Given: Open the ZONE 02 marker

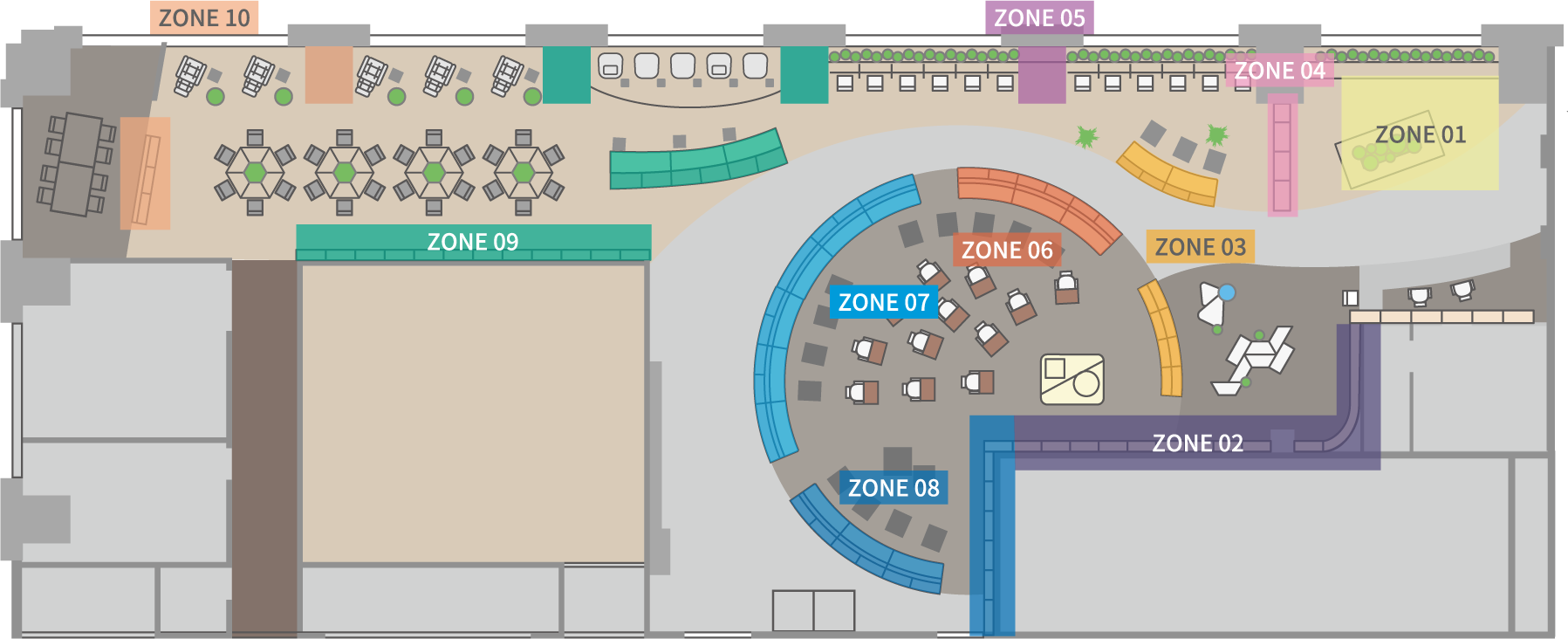Looking at the screenshot, I should point(1197,443).
